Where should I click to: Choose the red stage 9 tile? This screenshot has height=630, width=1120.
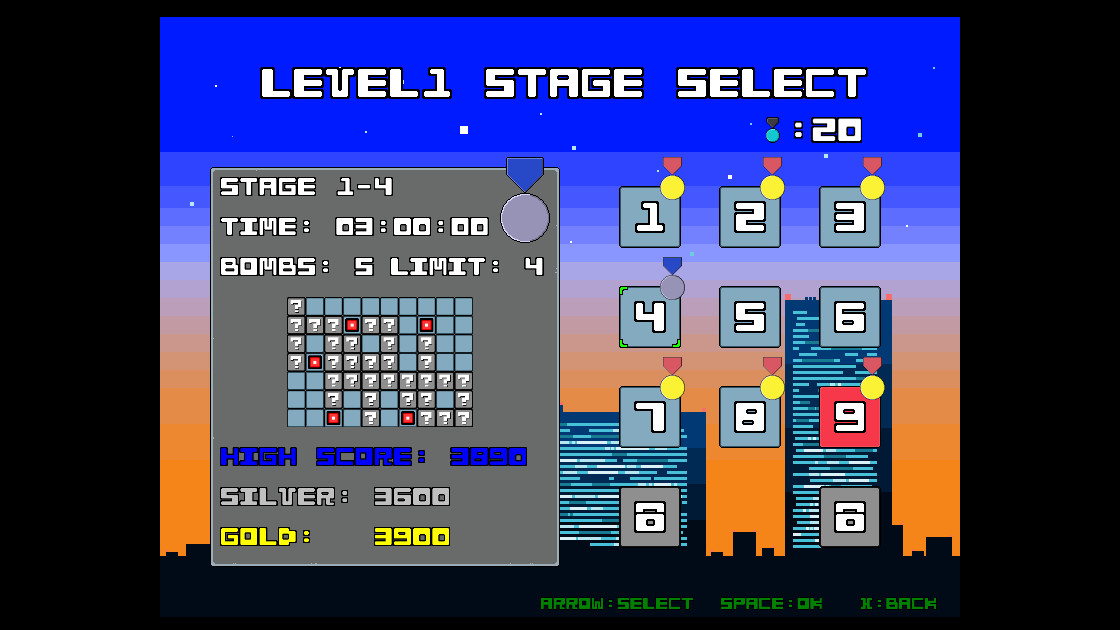(850, 417)
